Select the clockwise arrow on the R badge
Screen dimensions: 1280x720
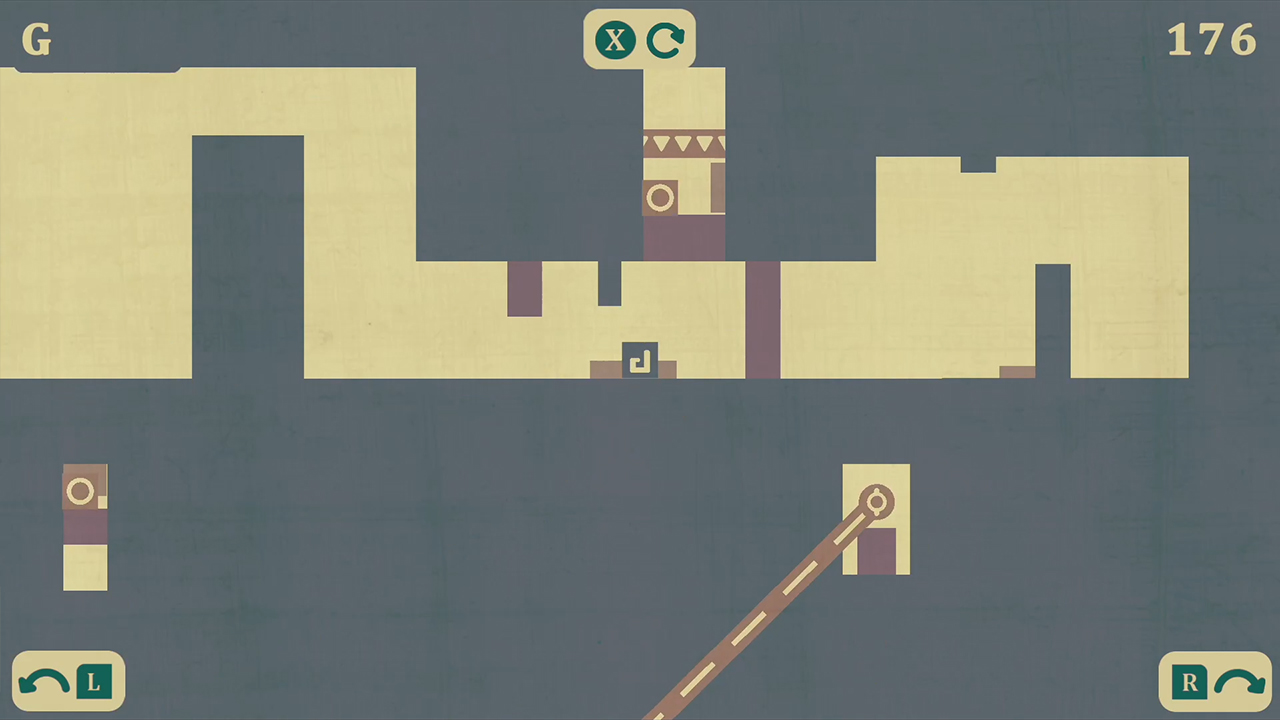pyautogui.click(x=1240, y=681)
